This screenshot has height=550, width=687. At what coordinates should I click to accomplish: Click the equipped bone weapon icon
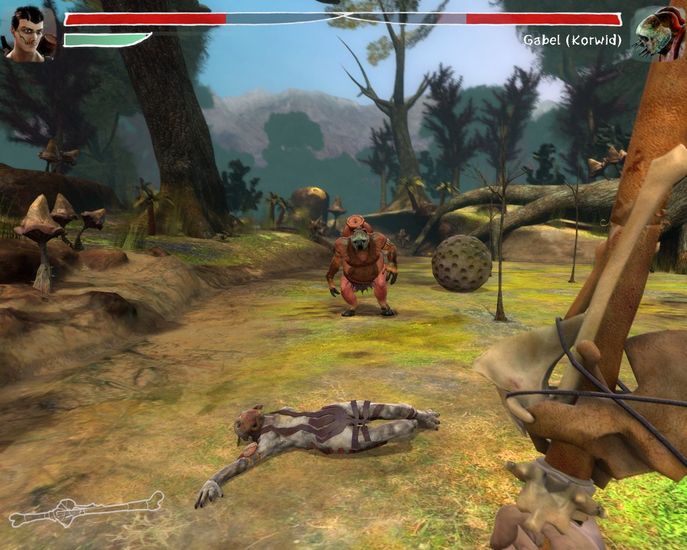click(x=85, y=509)
